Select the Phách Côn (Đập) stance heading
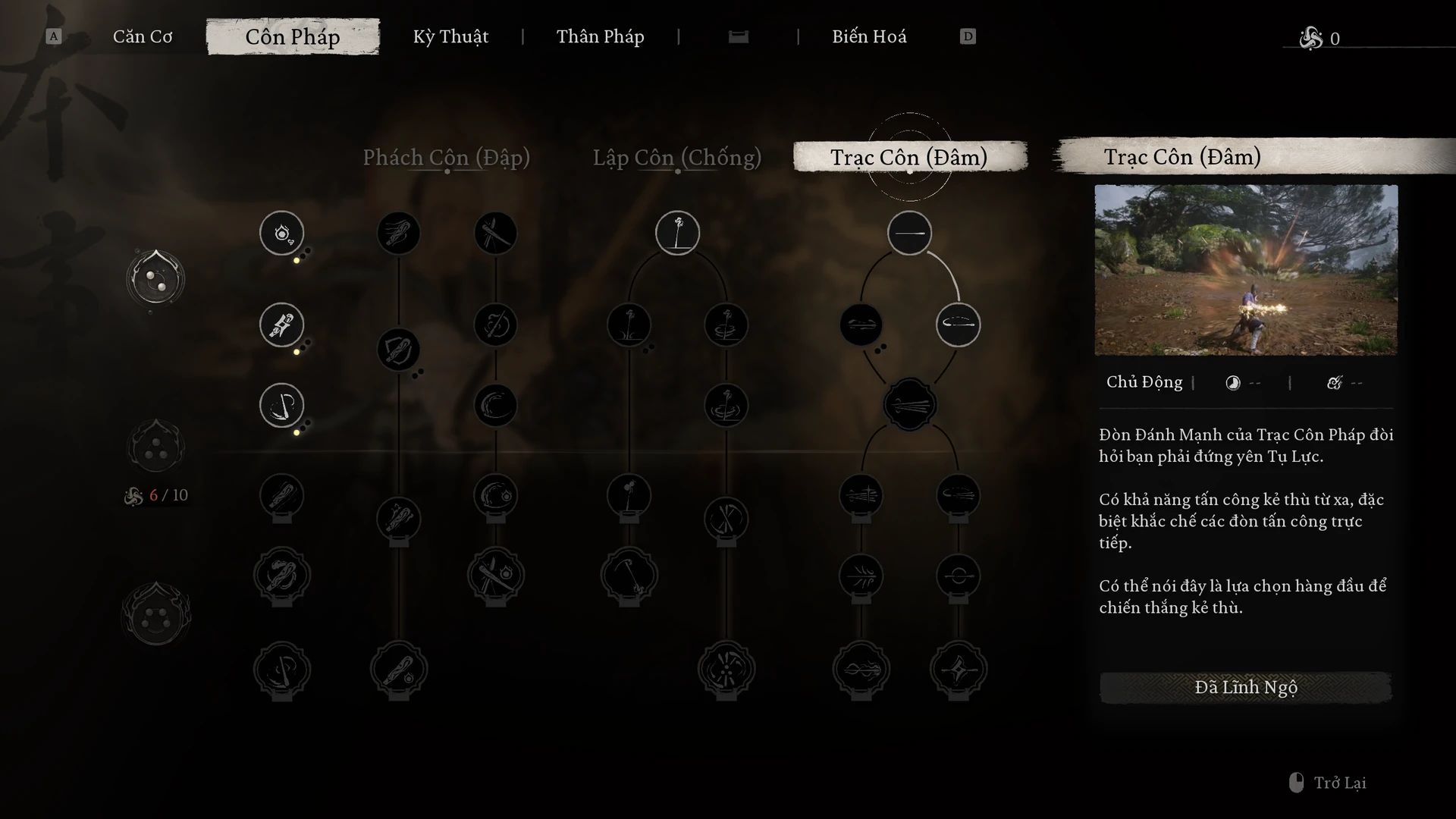 446,157
